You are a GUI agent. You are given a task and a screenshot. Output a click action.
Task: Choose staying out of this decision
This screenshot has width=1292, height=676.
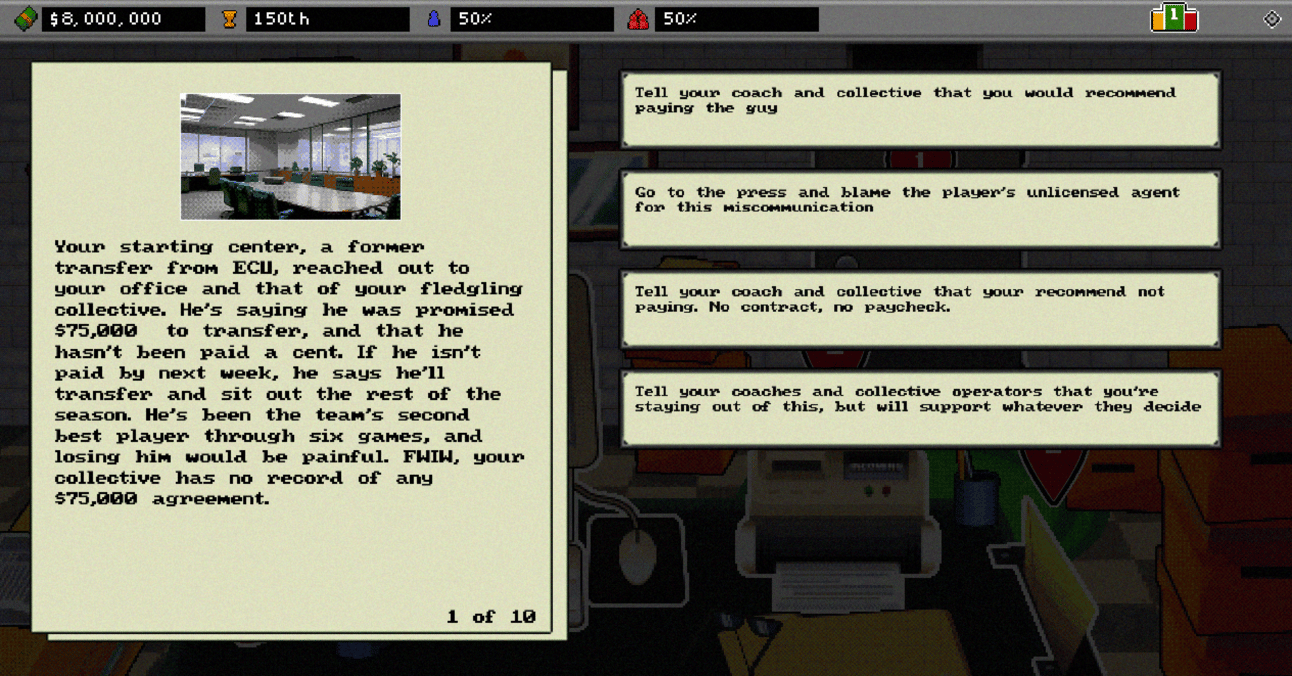[919, 408]
